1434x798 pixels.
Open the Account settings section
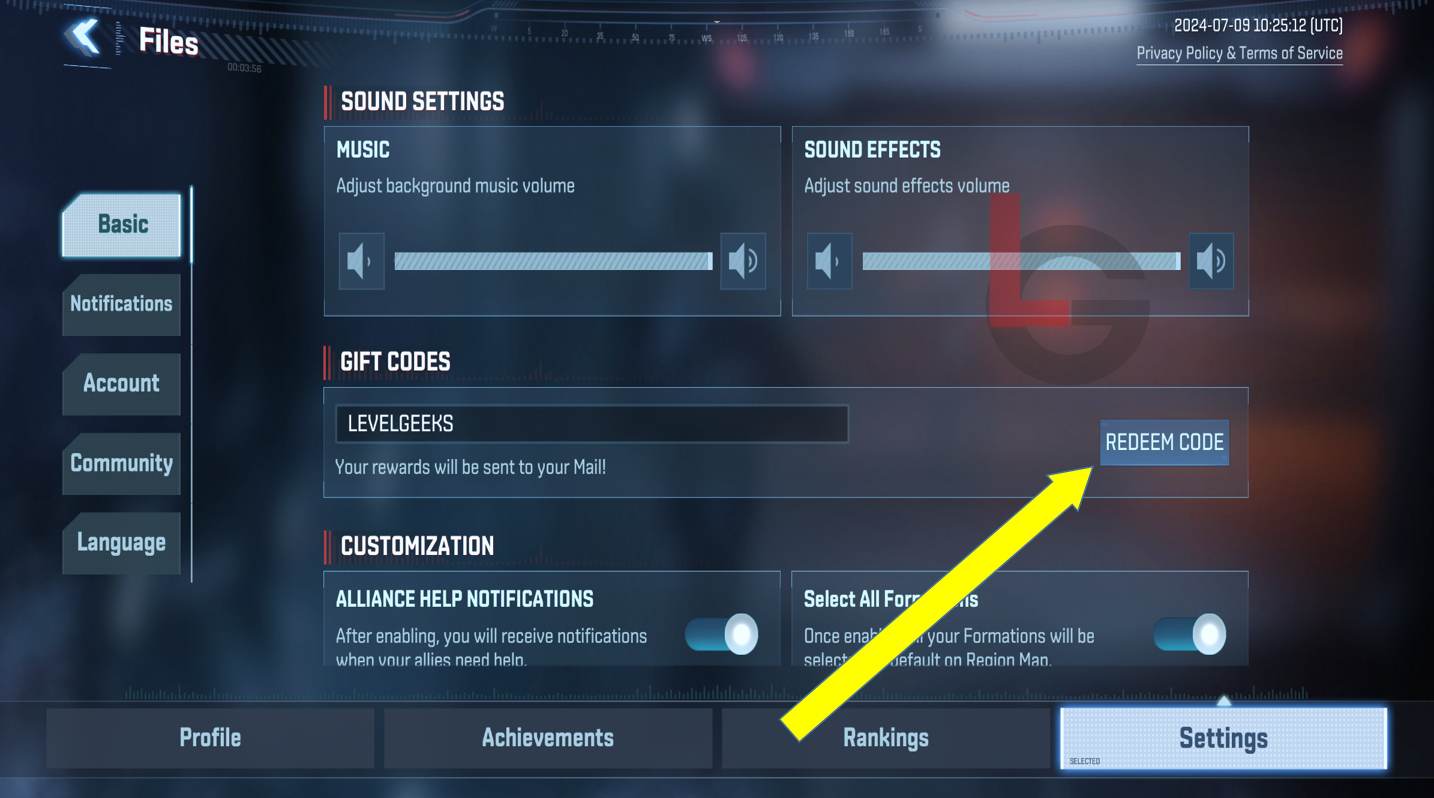point(120,384)
